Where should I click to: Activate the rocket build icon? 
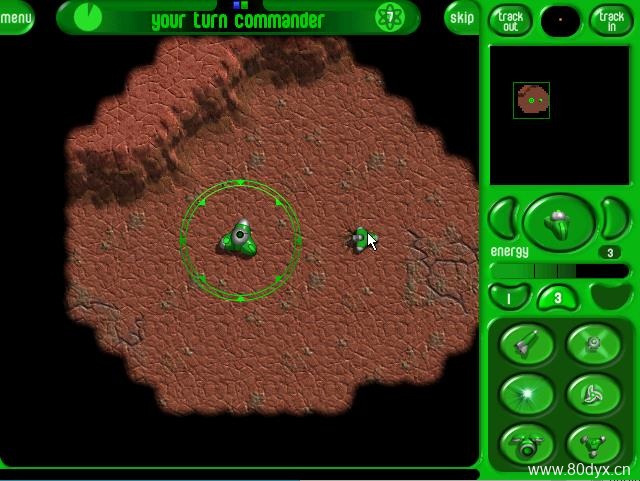click(x=526, y=345)
